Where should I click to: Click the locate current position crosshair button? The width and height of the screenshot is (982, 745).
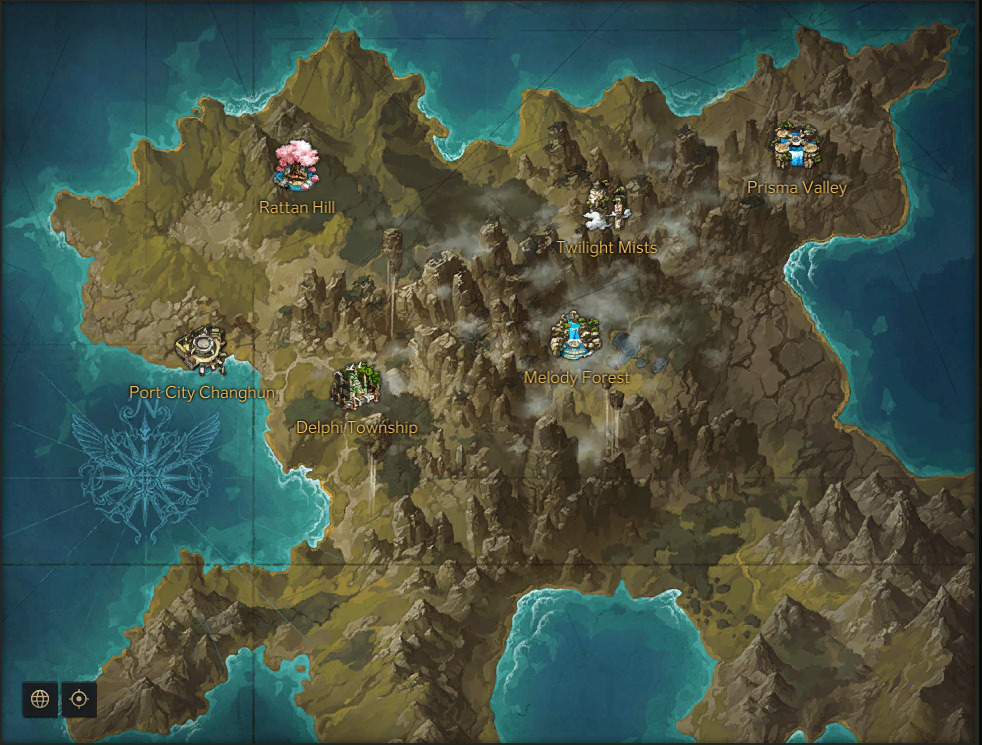(x=79, y=699)
